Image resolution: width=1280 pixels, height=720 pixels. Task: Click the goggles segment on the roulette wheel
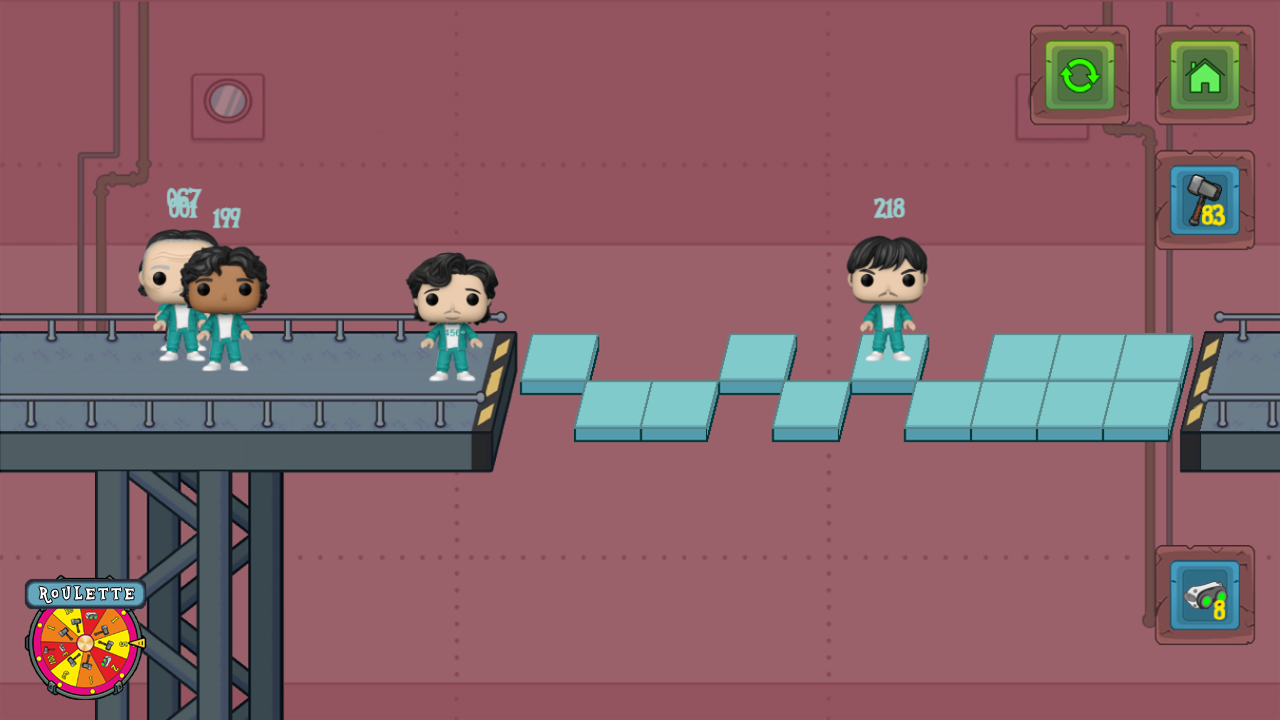(91, 617)
